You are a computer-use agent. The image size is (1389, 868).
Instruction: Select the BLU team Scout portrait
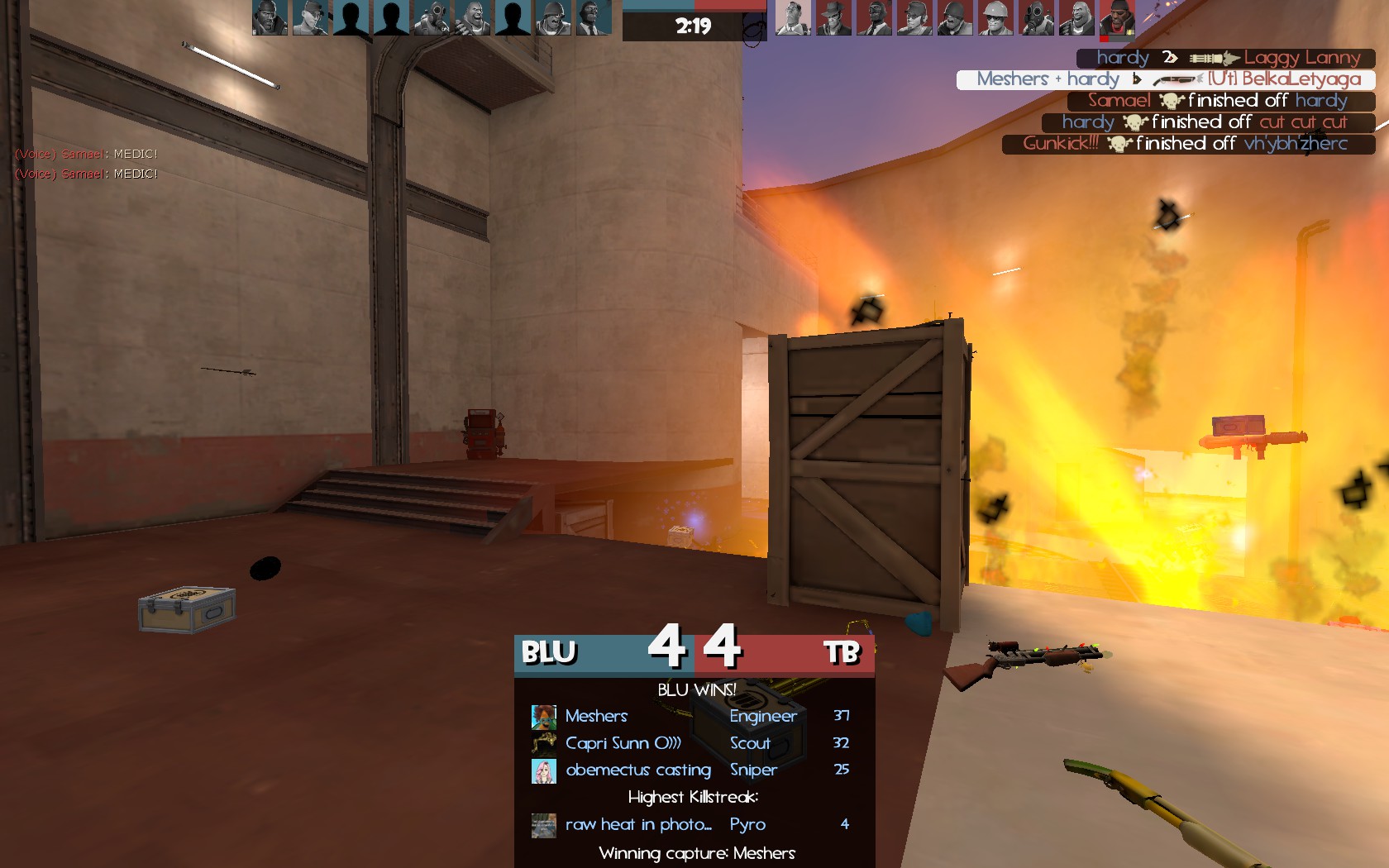pos(310,17)
